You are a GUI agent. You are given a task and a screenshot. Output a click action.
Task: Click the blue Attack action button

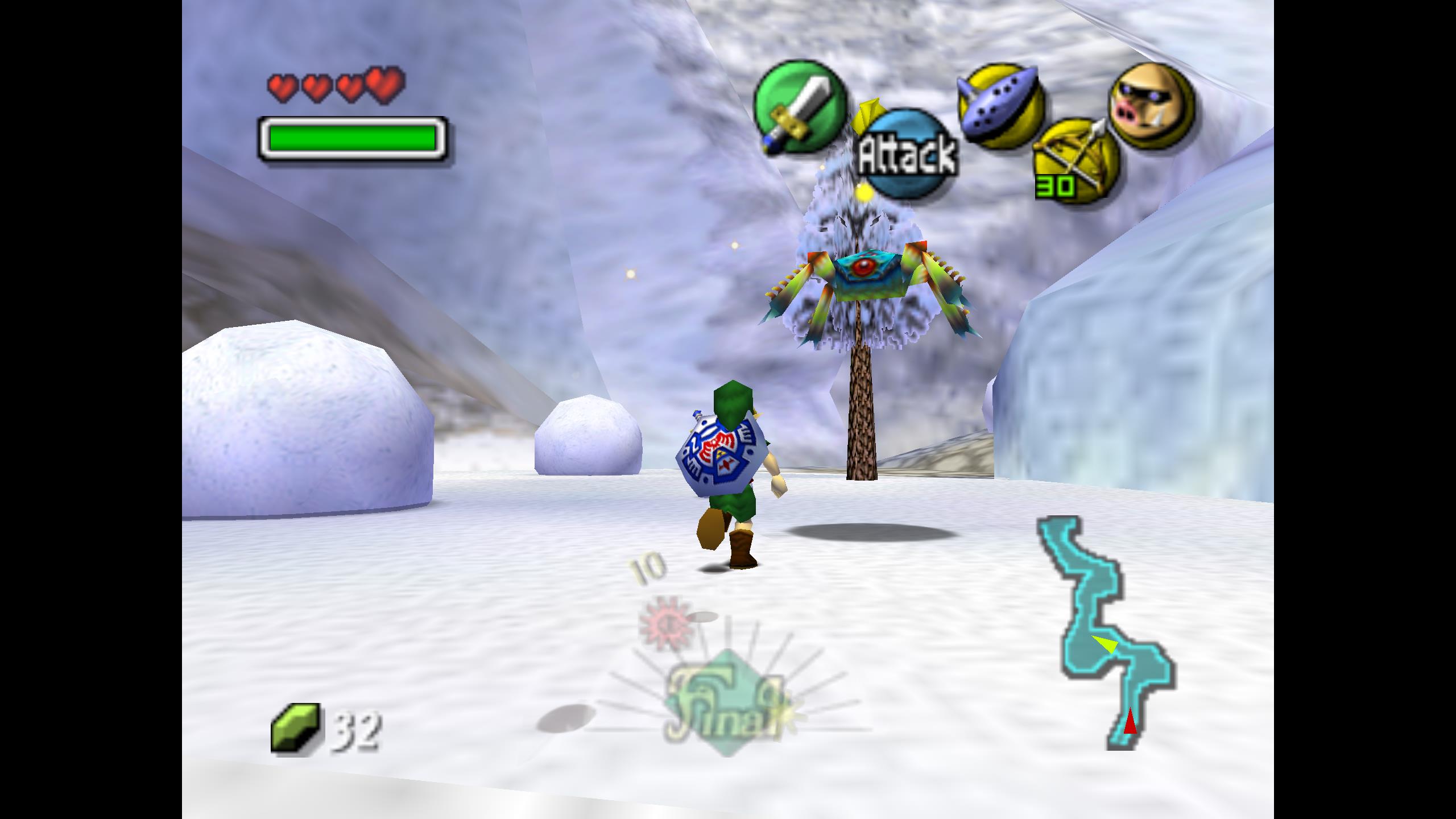coord(908,155)
